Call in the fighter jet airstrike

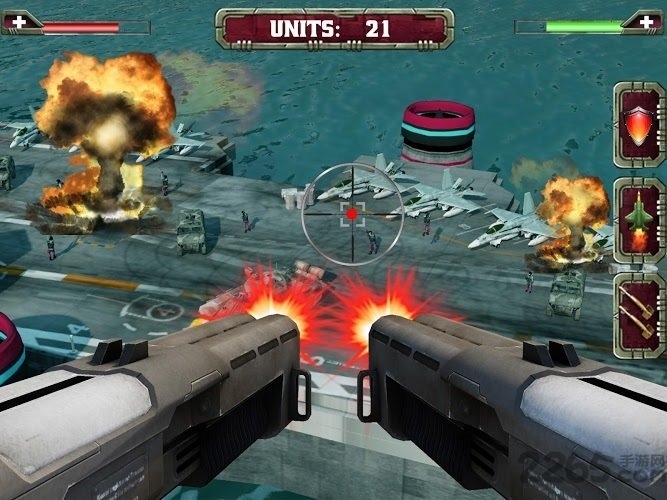(638, 219)
